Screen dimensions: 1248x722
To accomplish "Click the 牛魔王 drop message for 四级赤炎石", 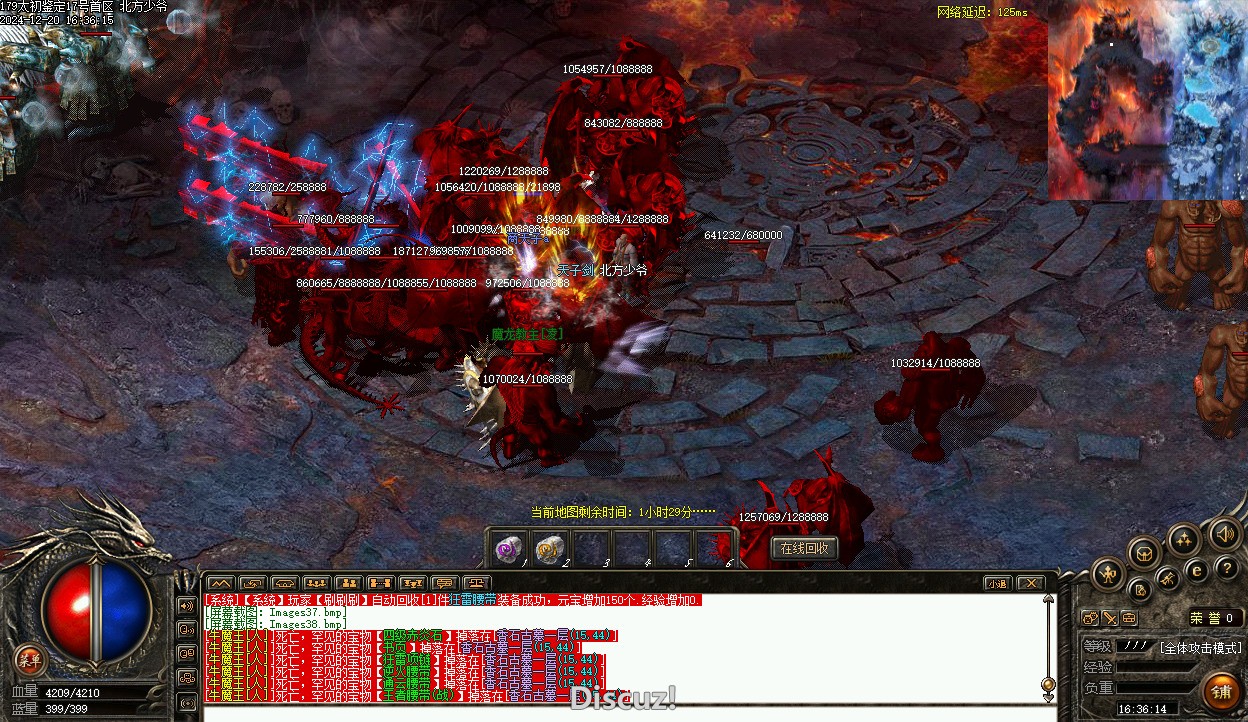I will (410, 636).
